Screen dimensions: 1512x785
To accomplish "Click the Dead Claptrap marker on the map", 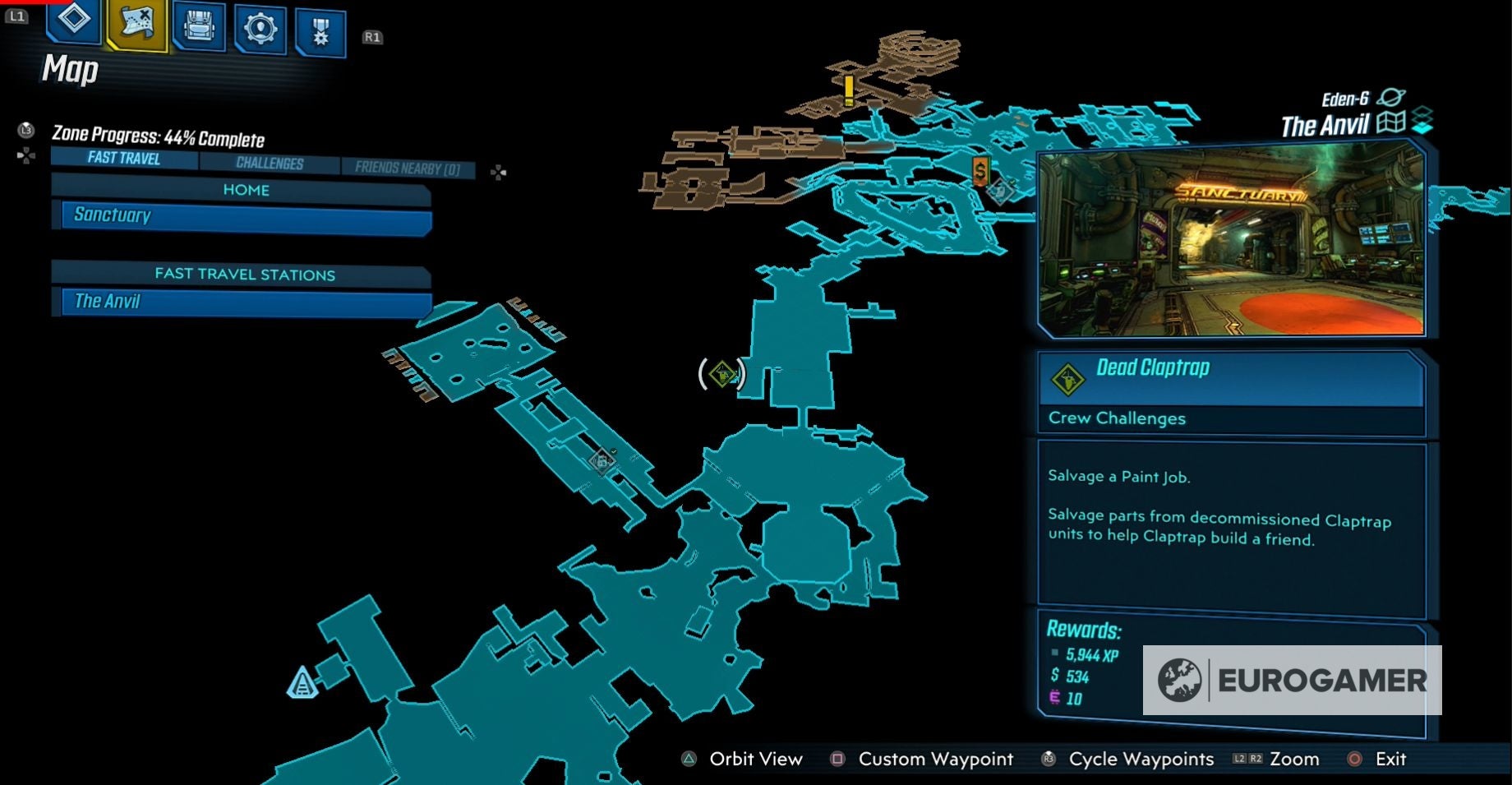I will (721, 373).
